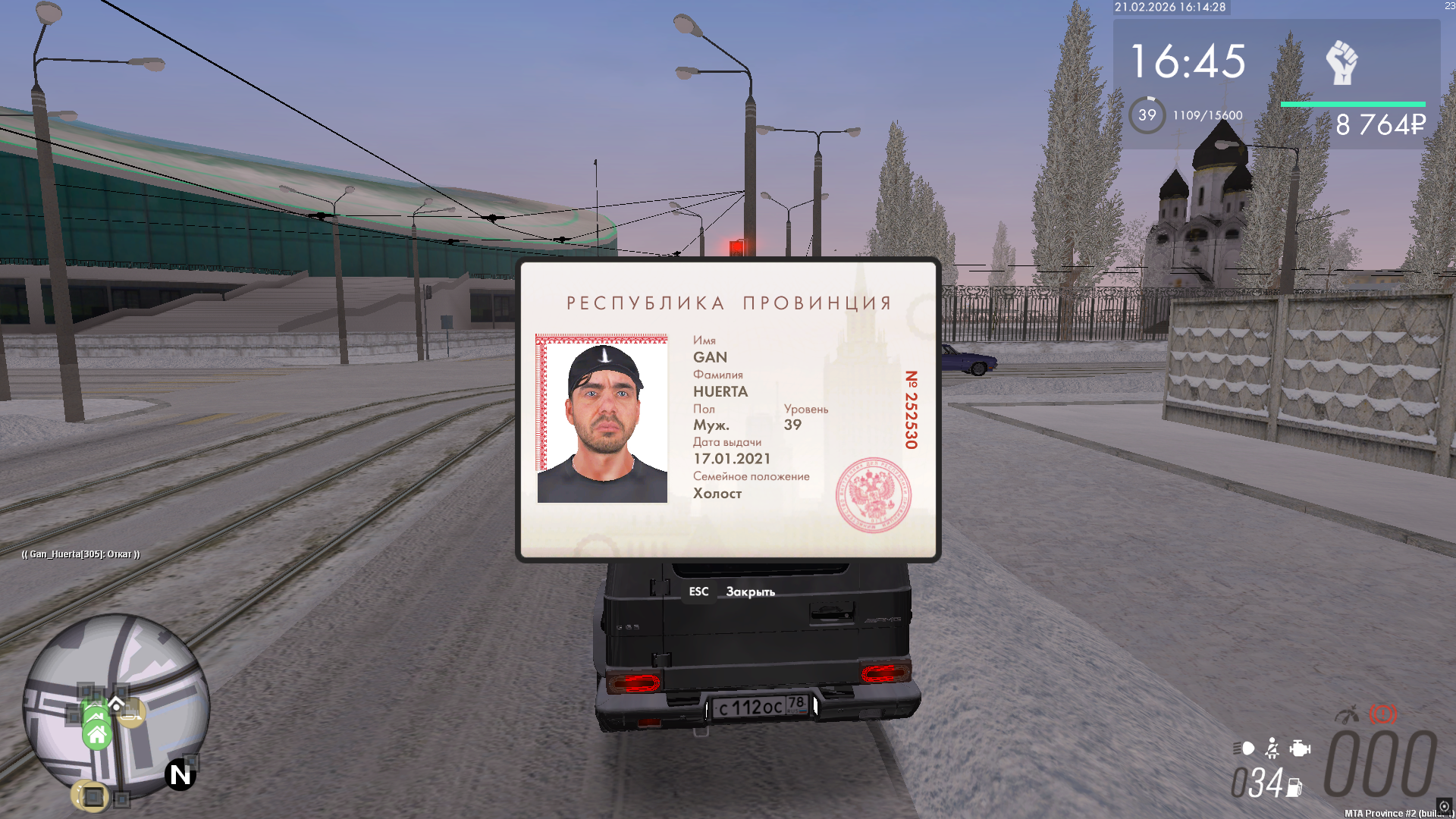Click the engine status indicator icon
The width and height of the screenshot is (1456, 819).
point(1300,748)
